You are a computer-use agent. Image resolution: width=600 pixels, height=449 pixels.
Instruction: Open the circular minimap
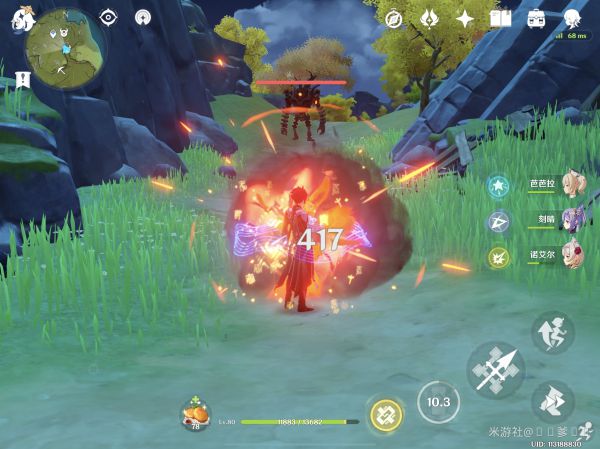[x=60, y=46]
